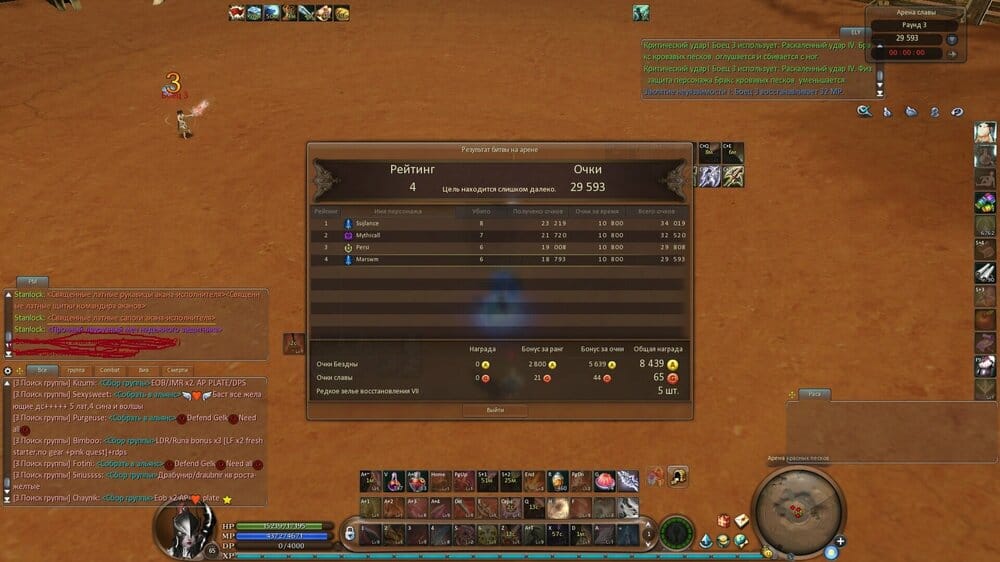Open chat settings gear icon

pyautogui.click(x=8, y=370)
